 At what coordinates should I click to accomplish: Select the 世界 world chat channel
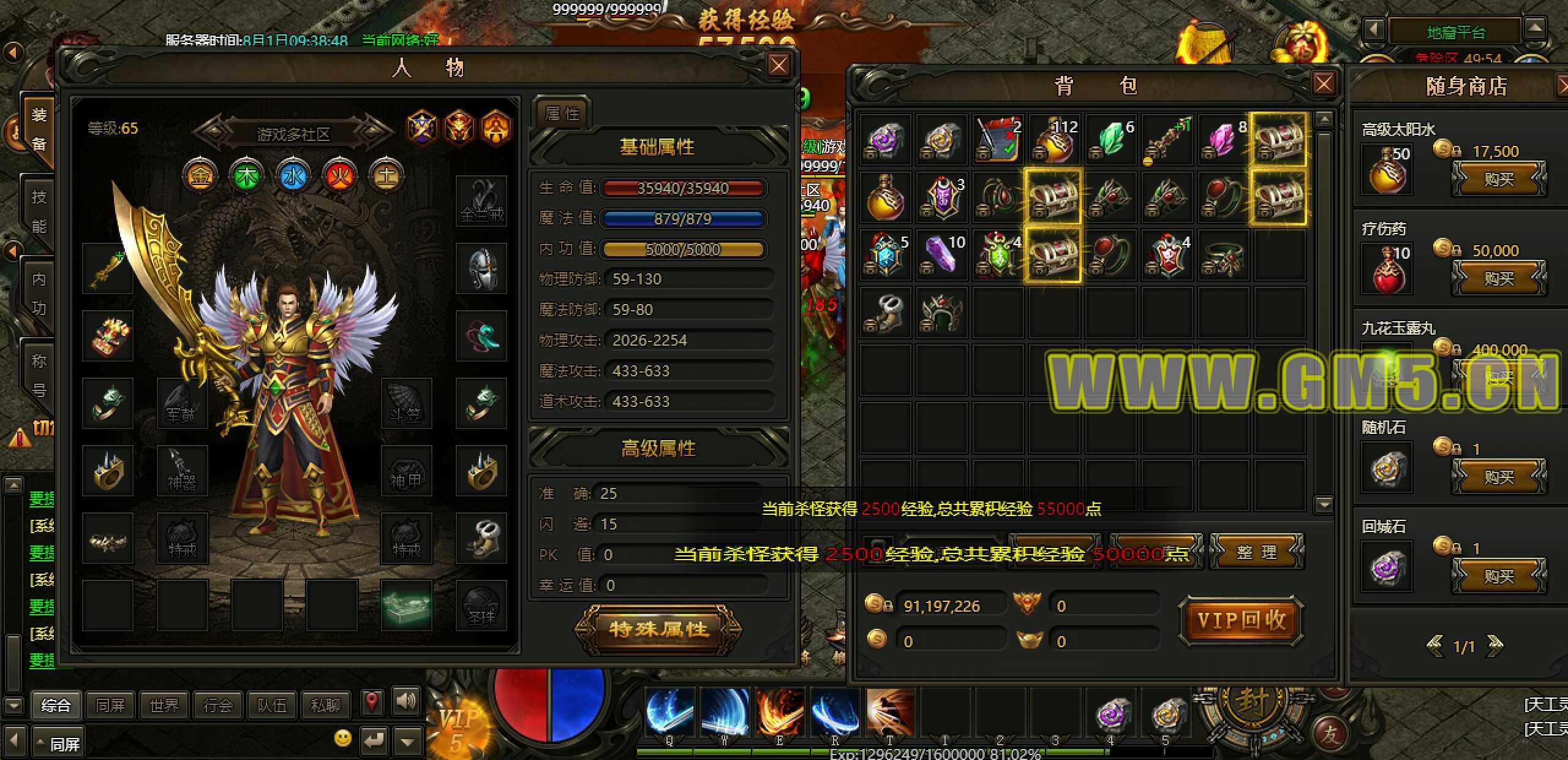tap(164, 705)
